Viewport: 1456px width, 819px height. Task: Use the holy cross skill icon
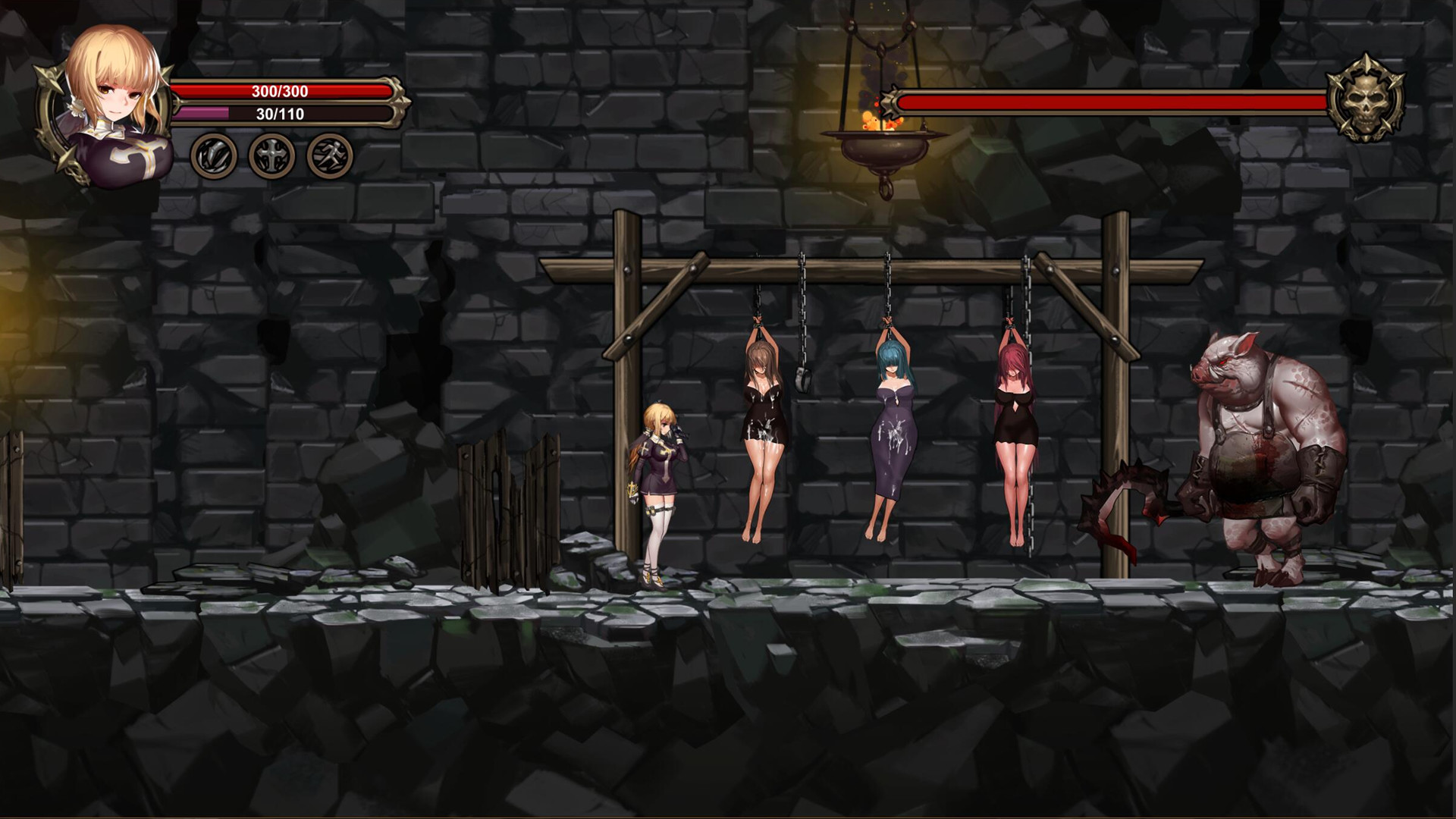click(271, 155)
